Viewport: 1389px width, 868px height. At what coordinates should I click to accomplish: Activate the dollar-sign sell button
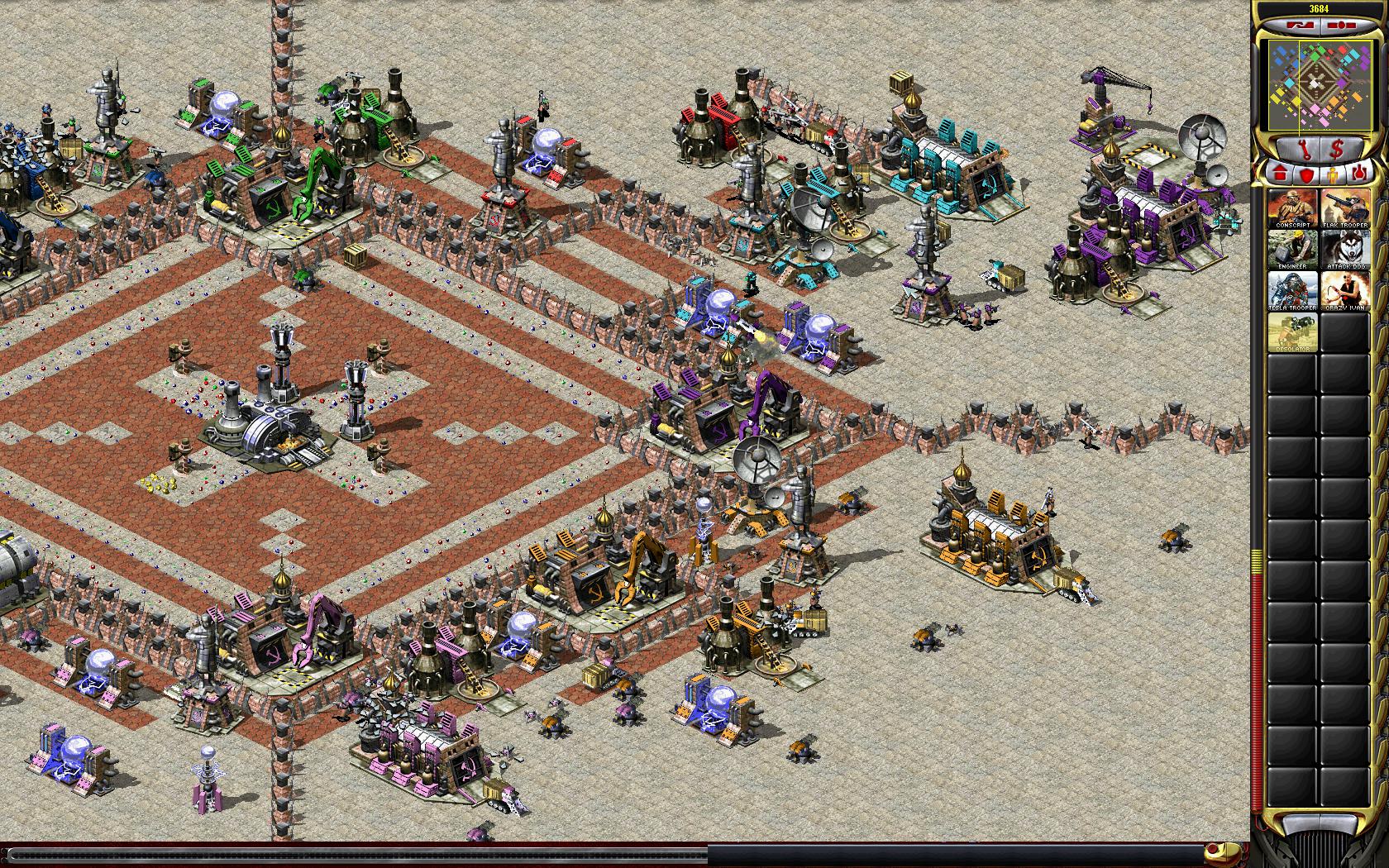click(x=1338, y=150)
